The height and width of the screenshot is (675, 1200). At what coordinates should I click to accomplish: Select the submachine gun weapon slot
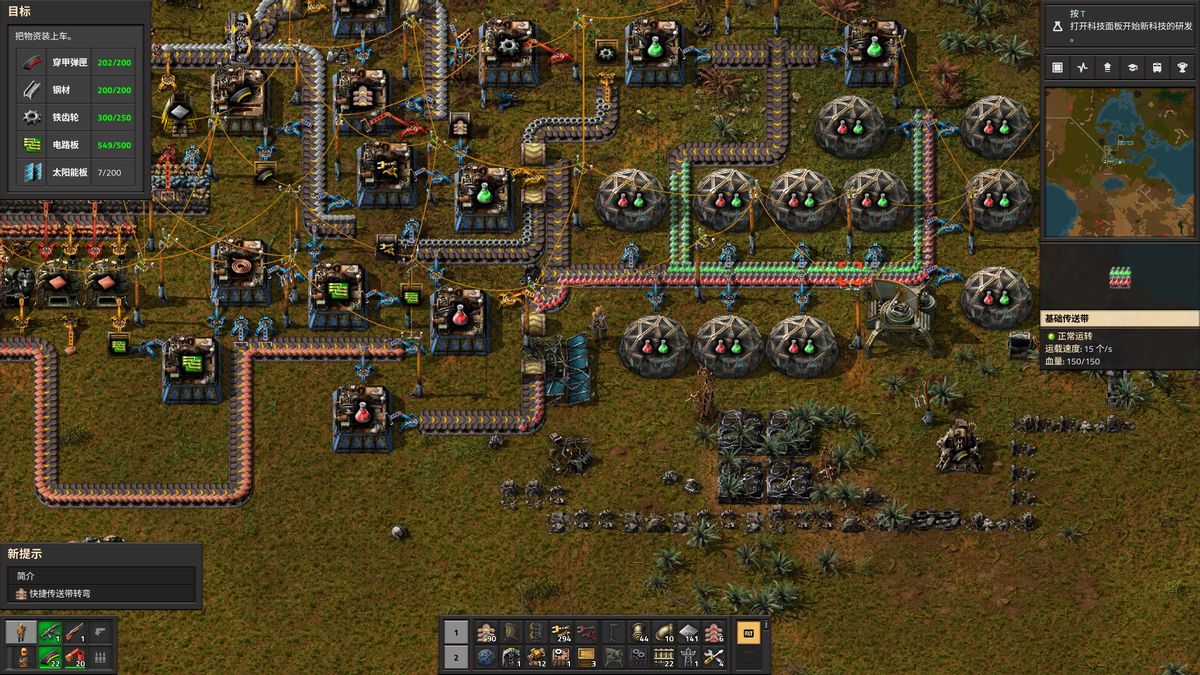(48, 632)
